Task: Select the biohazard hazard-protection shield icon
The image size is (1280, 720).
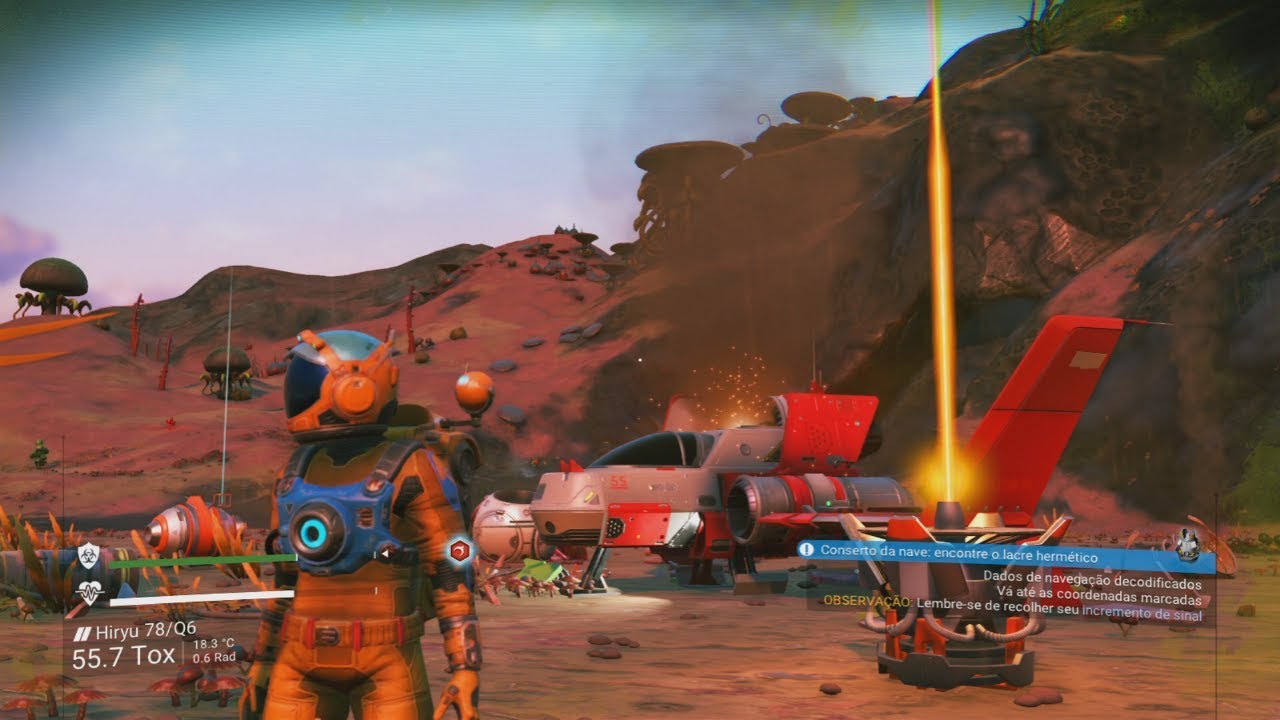Action: tap(88, 554)
